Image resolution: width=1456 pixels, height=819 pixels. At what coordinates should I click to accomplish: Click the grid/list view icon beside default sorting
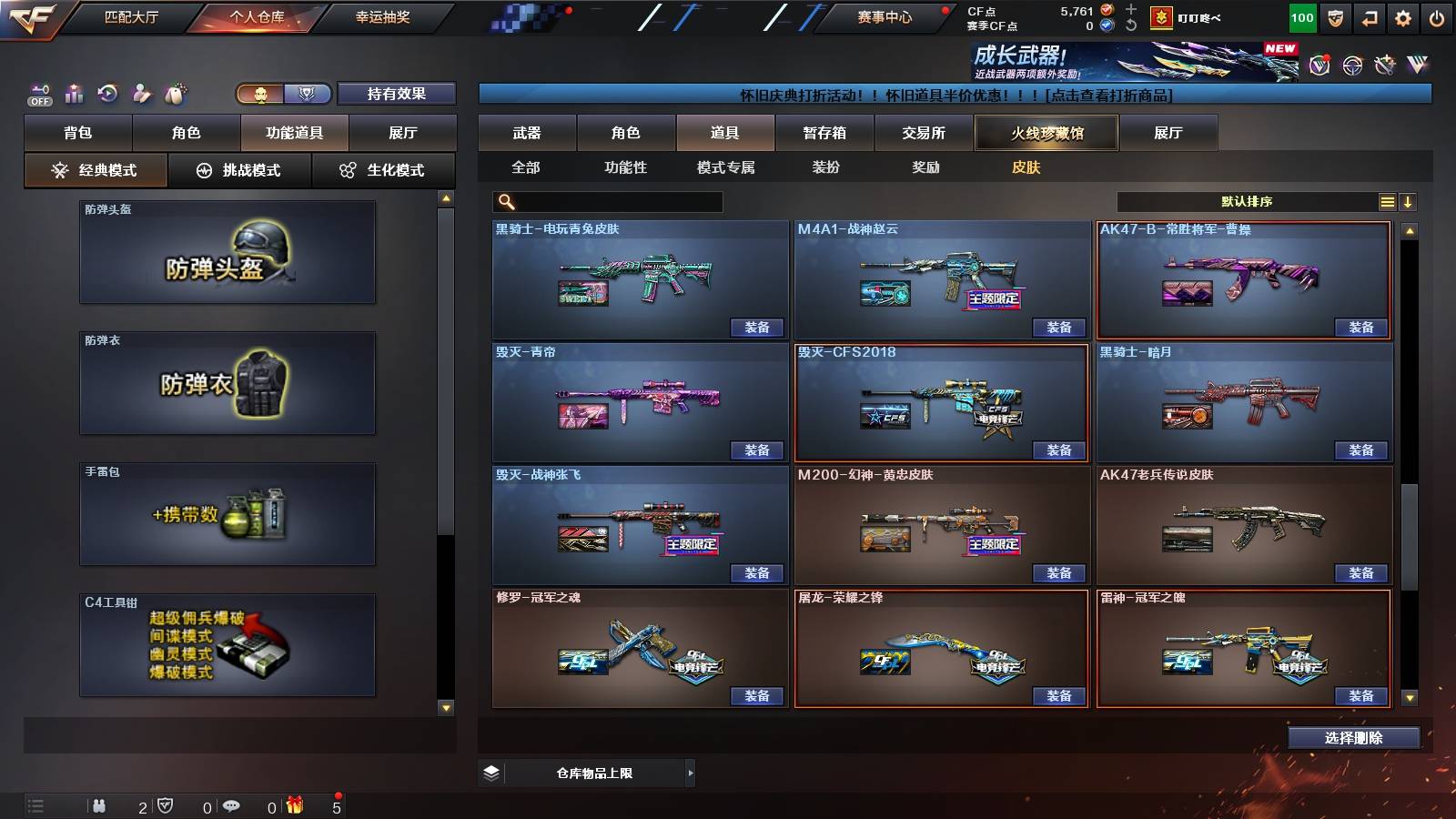click(1387, 201)
